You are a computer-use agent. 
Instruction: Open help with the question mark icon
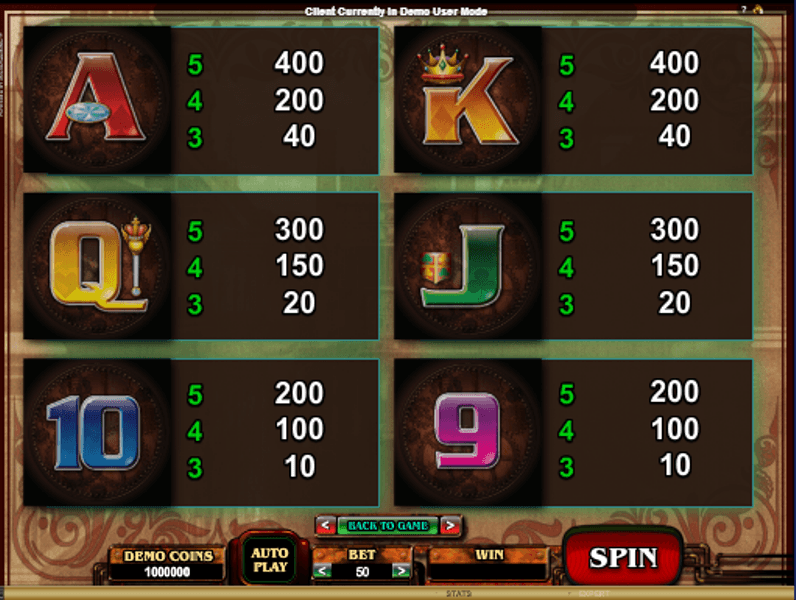point(743,9)
